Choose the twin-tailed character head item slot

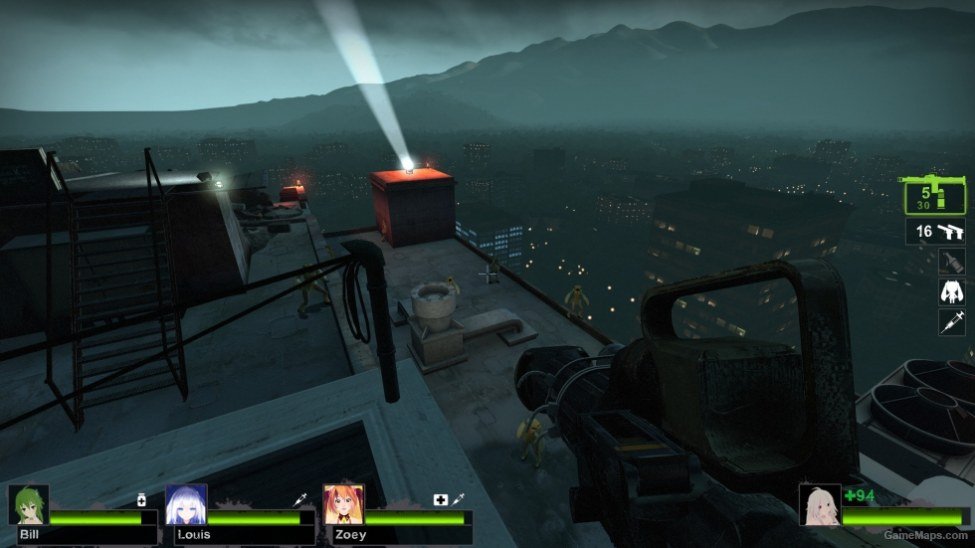pos(951,291)
